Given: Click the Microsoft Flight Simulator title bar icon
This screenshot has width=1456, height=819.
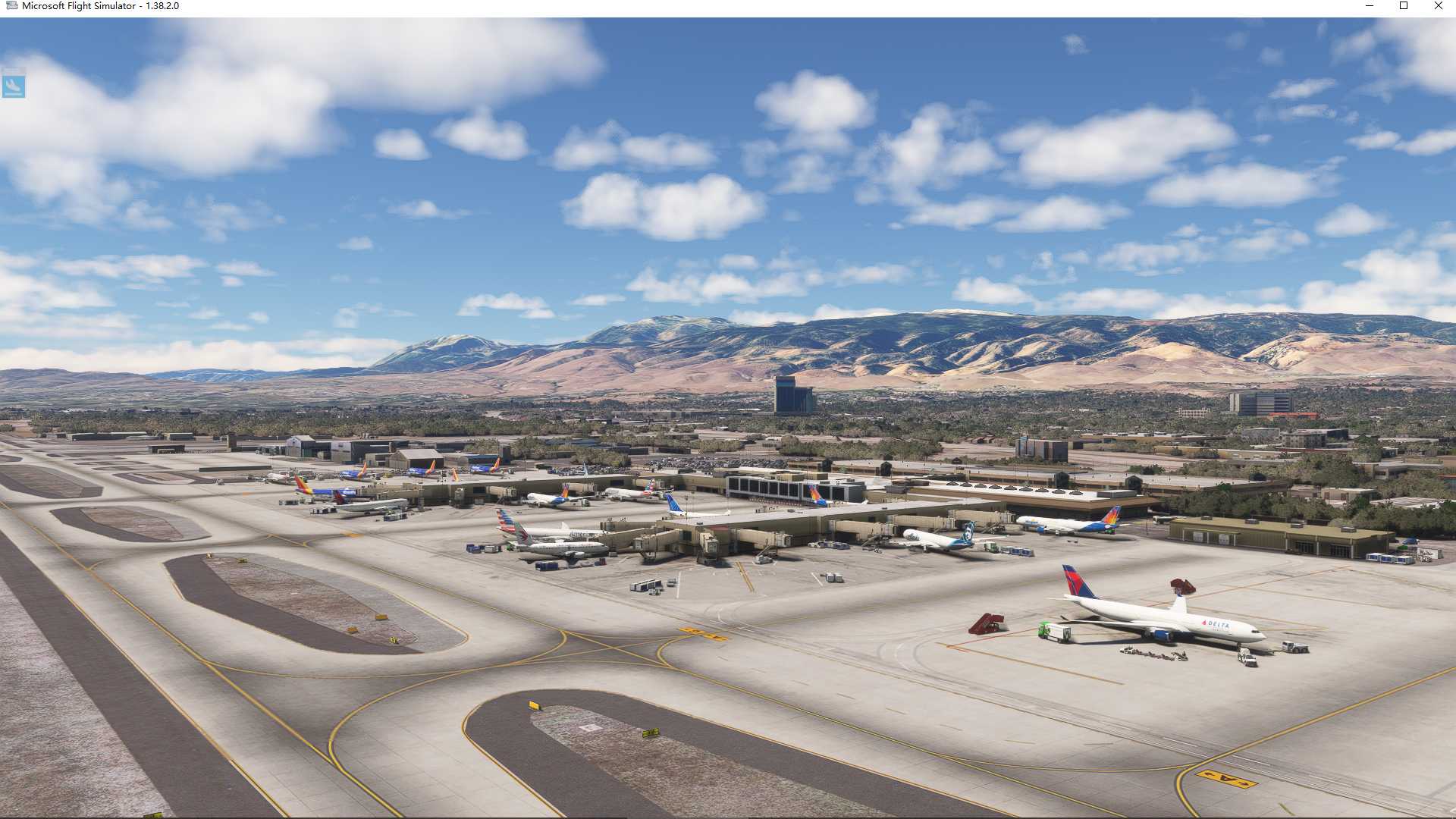Looking at the screenshot, I should (x=11, y=6).
